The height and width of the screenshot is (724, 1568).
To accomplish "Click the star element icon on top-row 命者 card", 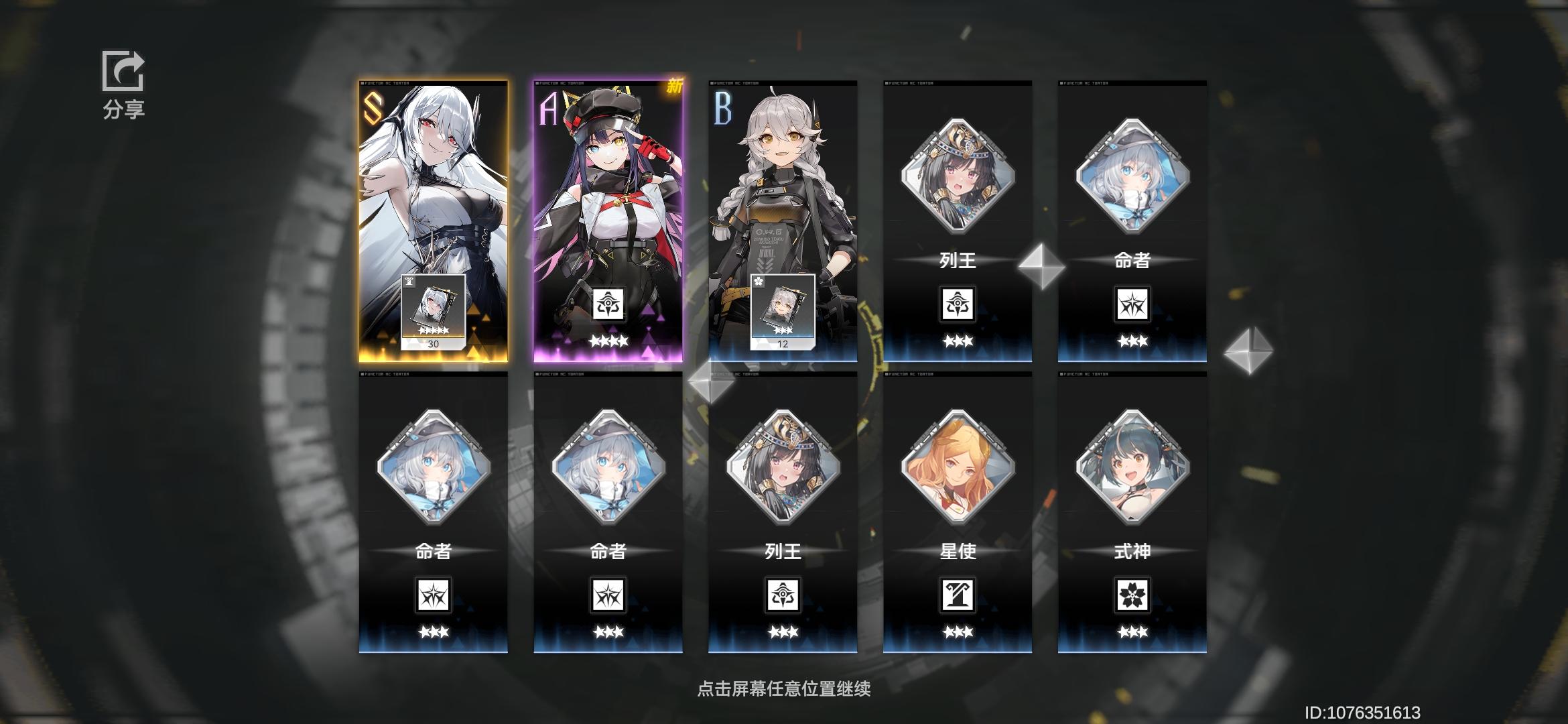I will click(x=1131, y=303).
